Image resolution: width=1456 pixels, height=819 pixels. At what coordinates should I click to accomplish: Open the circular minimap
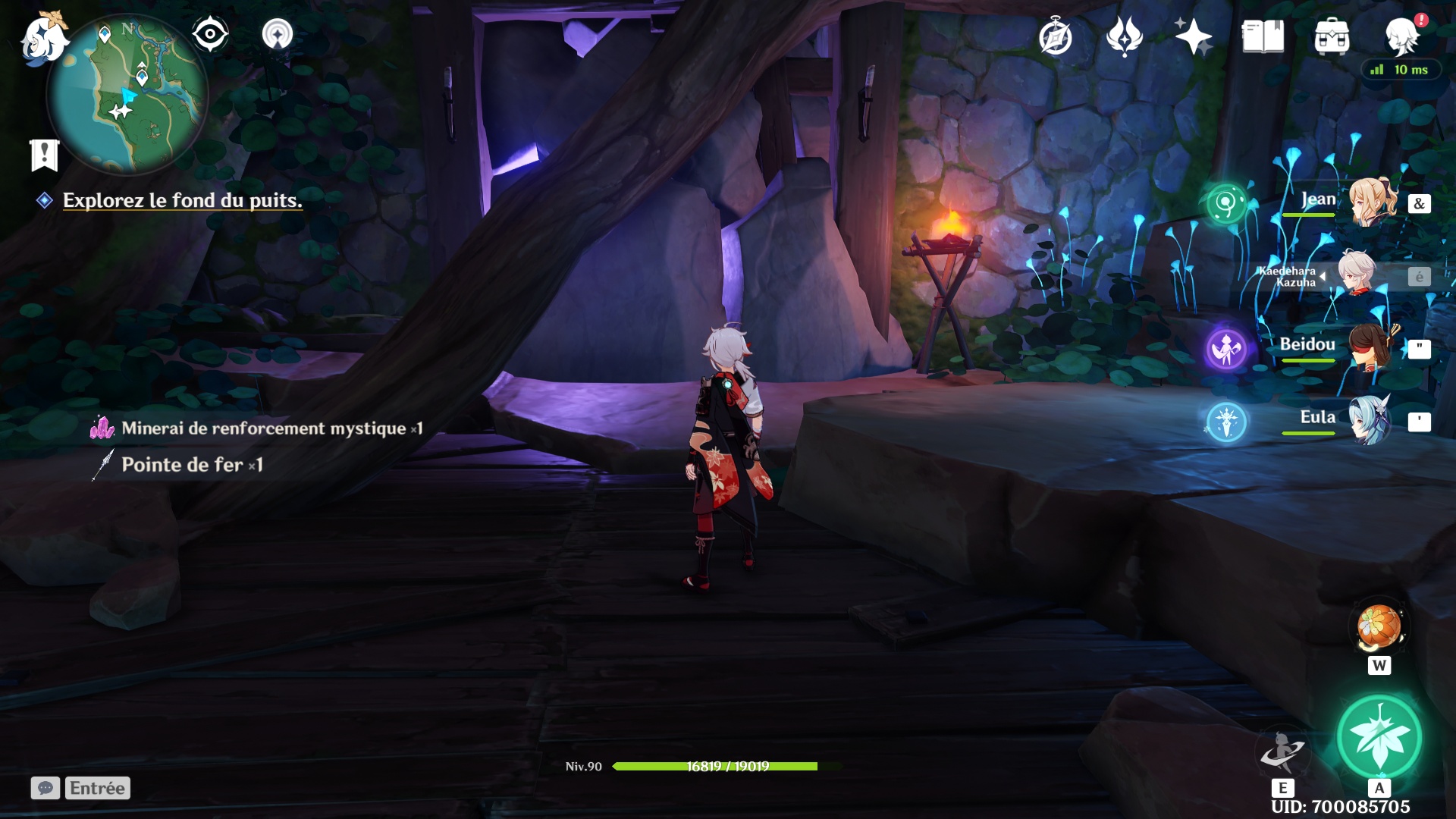pyautogui.click(x=127, y=95)
